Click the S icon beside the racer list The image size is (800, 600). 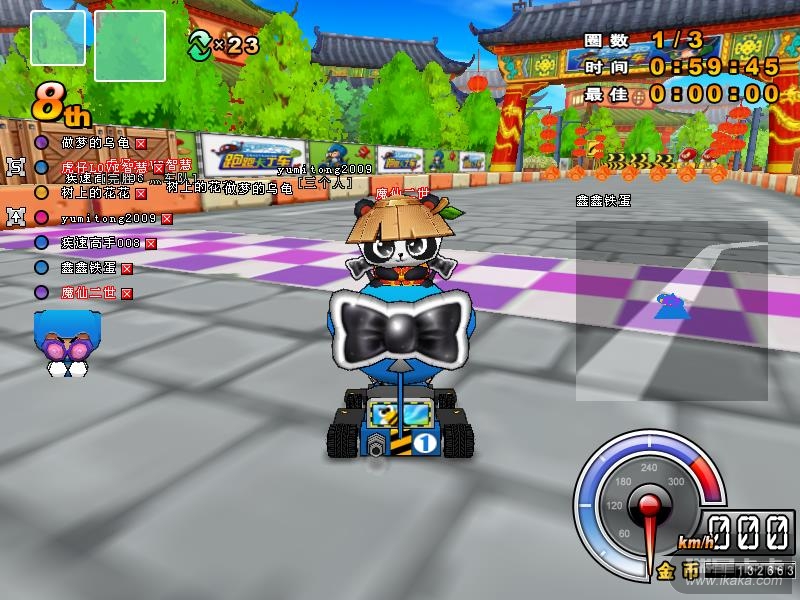point(15,166)
